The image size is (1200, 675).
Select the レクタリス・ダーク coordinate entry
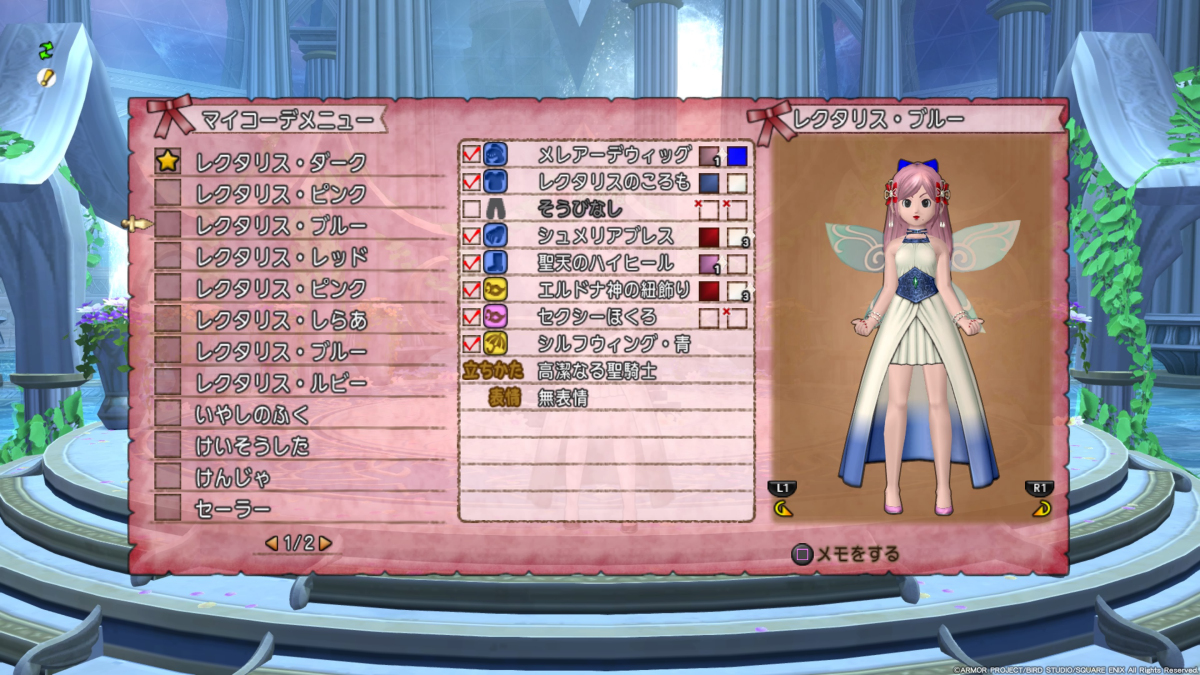[281, 162]
